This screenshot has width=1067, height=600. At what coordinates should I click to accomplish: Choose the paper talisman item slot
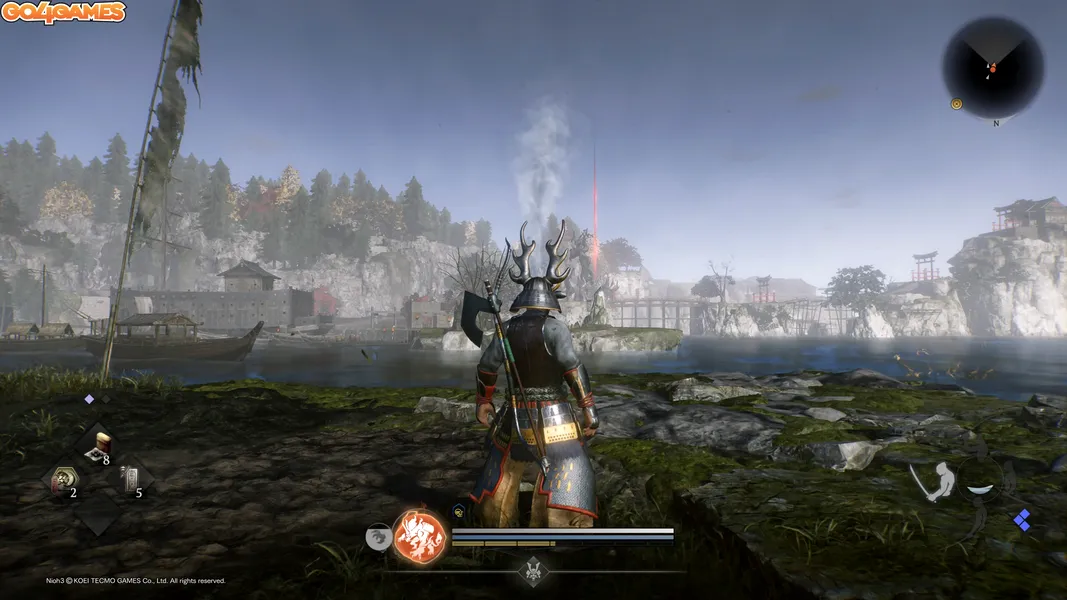(x=129, y=480)
